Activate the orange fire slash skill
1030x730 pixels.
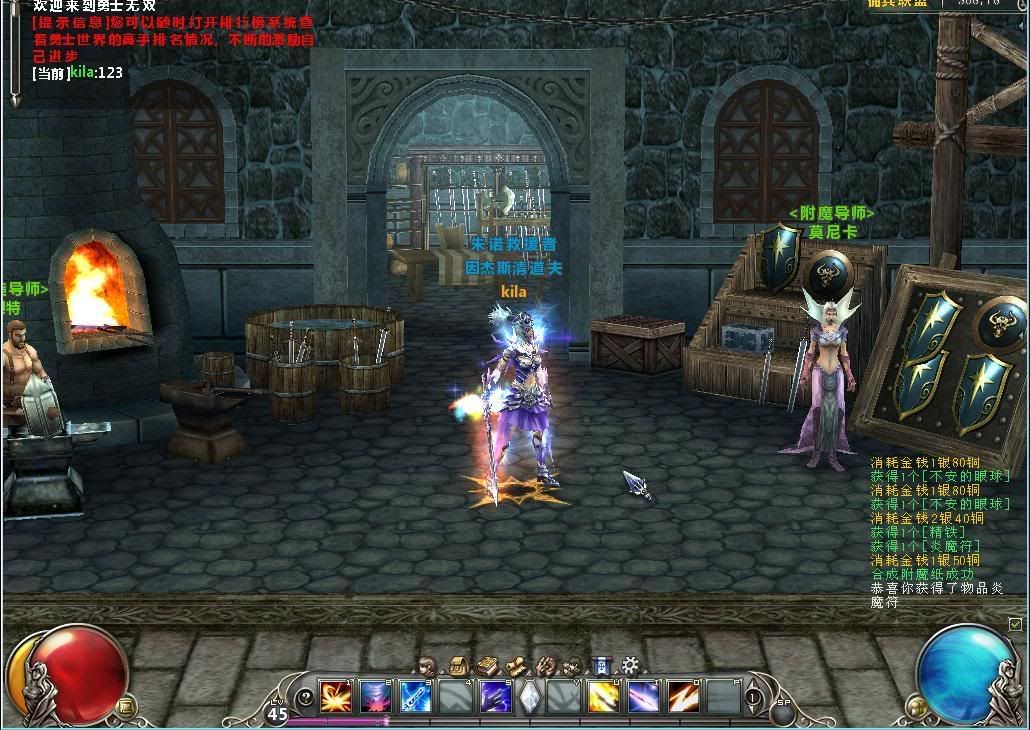[x=683, y=696]
